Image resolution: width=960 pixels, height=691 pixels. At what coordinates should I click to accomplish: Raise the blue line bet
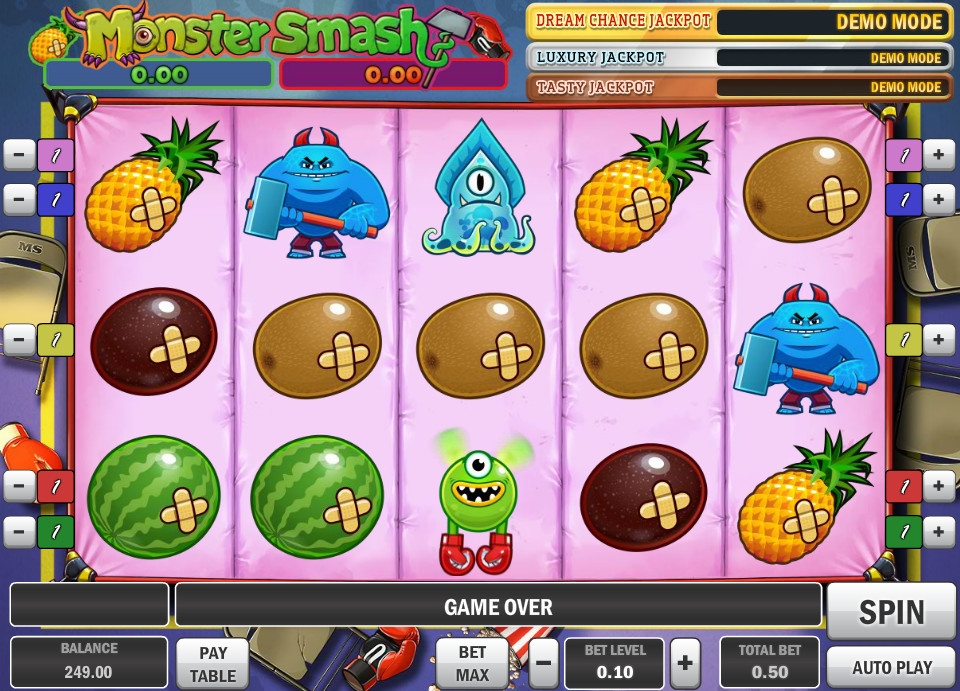(x=938, y=200)
